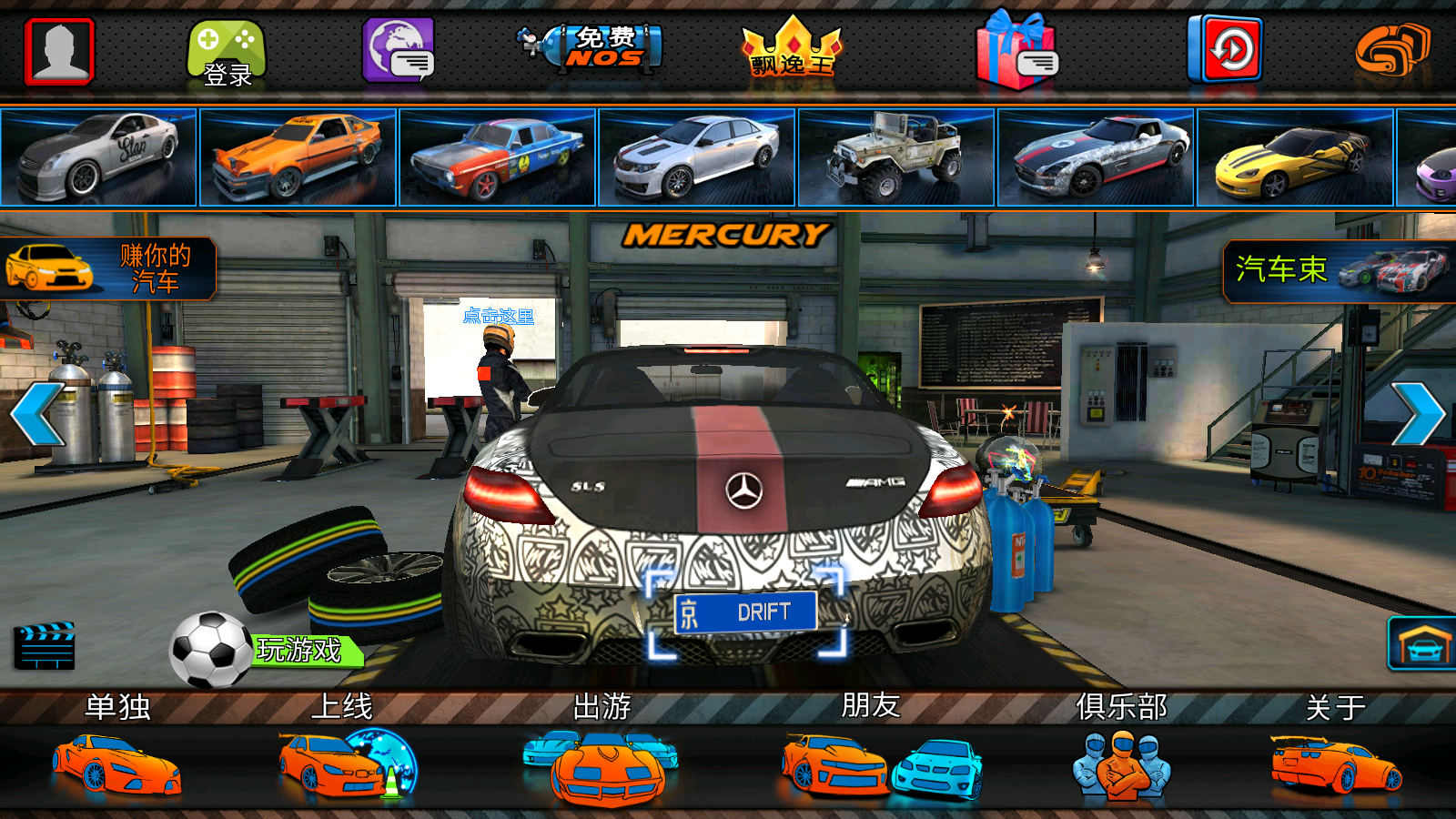
Task: Open the purple globe chat icon
Action: (399, 51)
